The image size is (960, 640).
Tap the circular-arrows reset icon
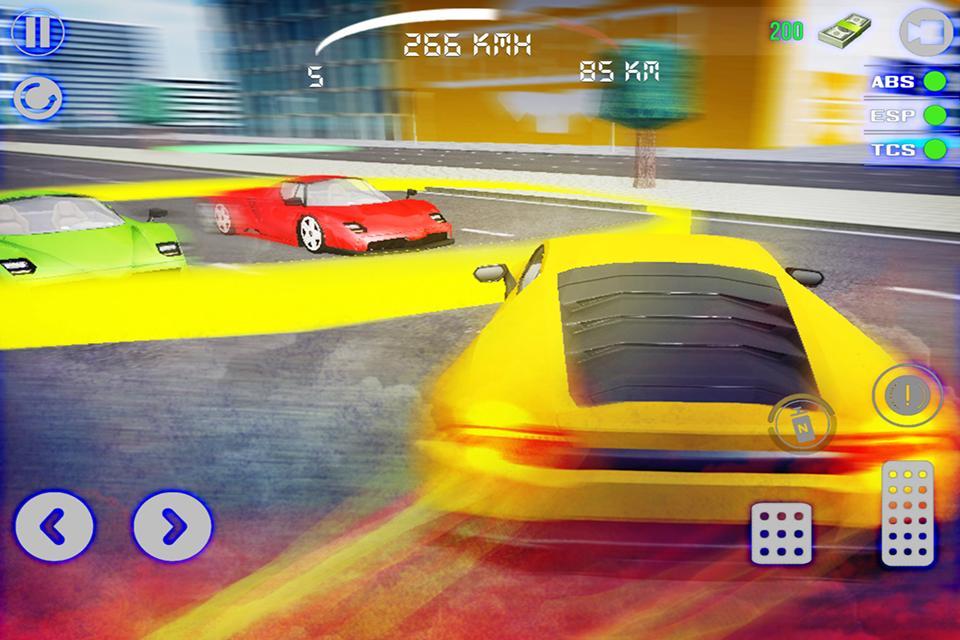pos(38,98)
